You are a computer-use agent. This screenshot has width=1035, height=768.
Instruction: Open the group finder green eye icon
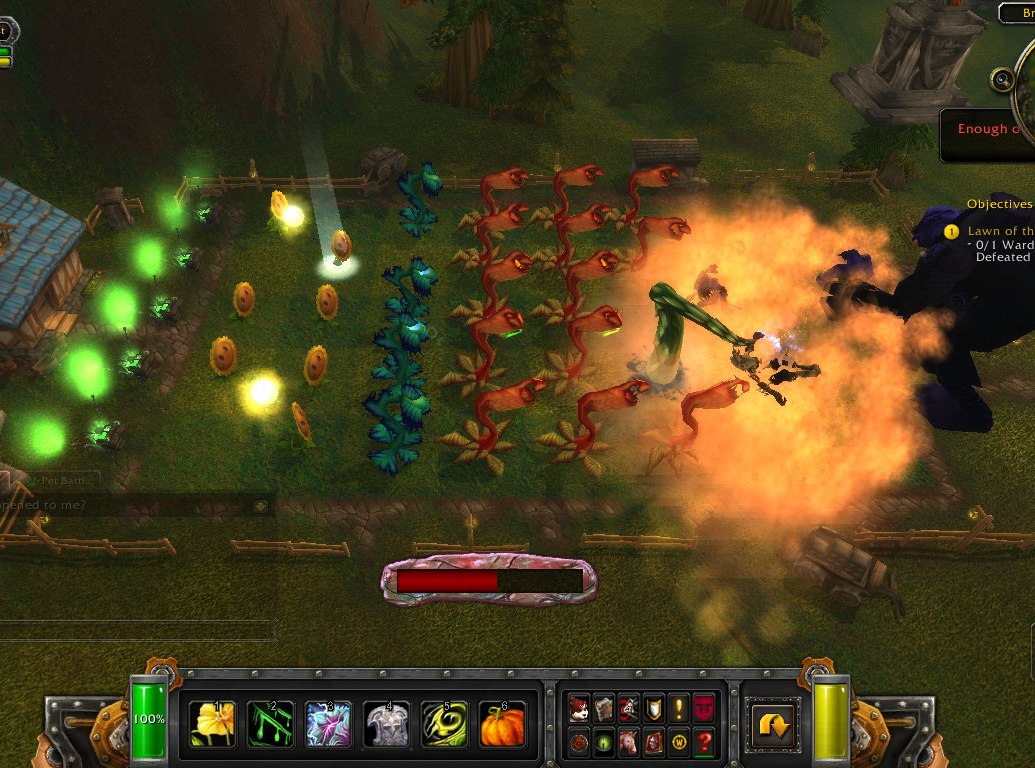pyautogui.click(x=604, y=743)
